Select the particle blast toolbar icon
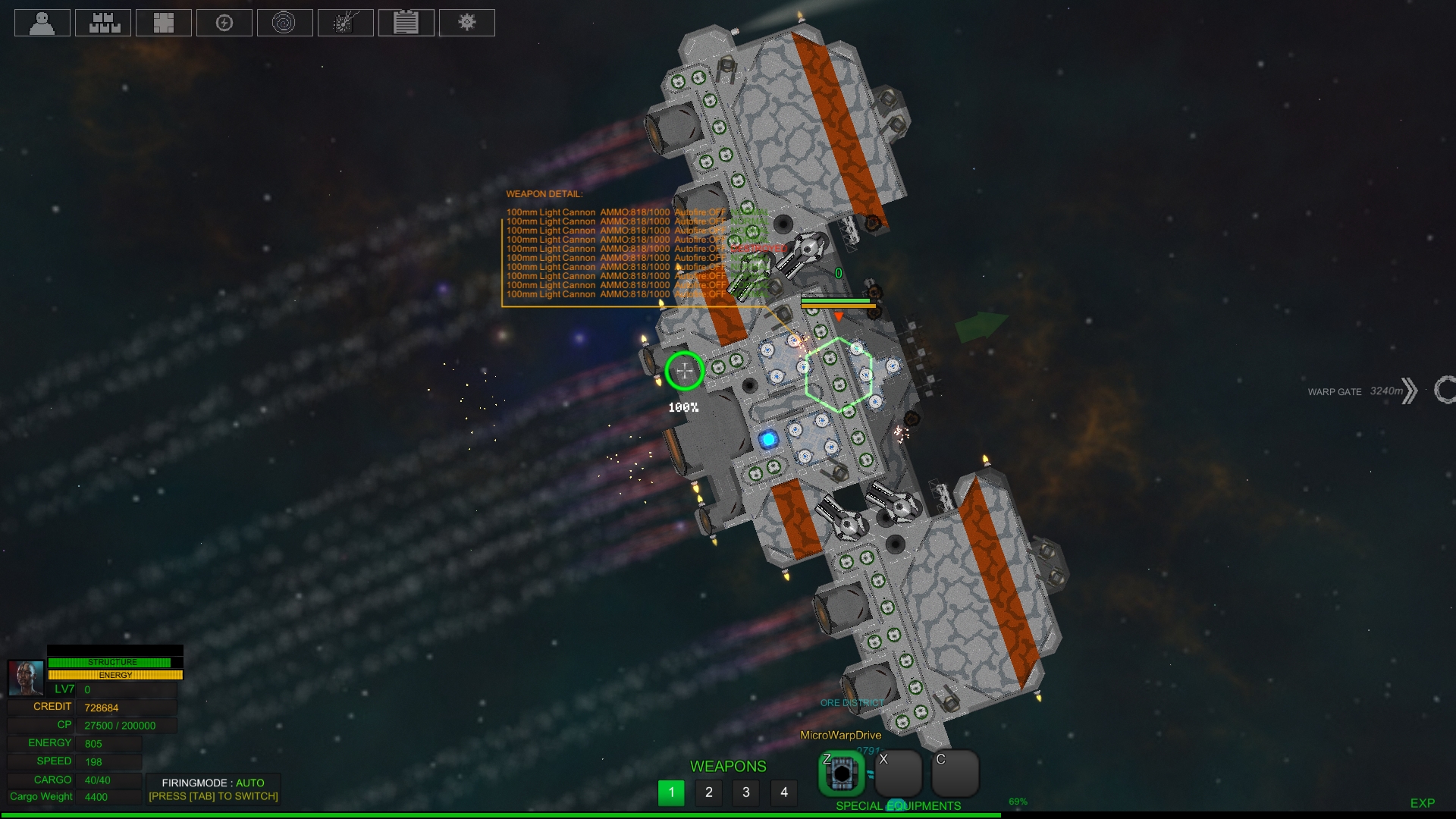 (x=346, y=23)
